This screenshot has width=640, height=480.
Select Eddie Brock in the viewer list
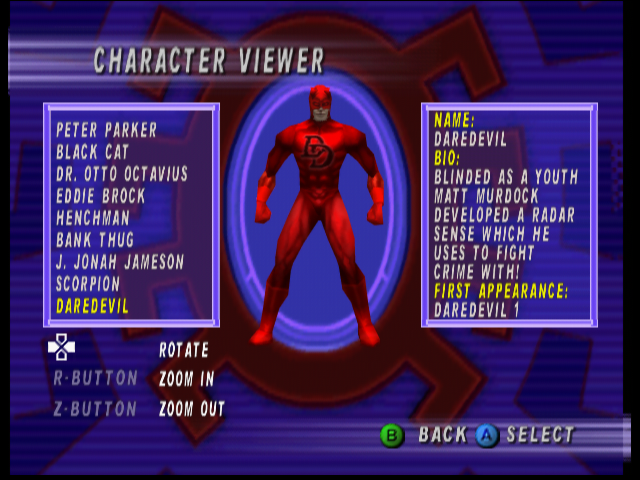pyautogui.click(x=100, y=196)
